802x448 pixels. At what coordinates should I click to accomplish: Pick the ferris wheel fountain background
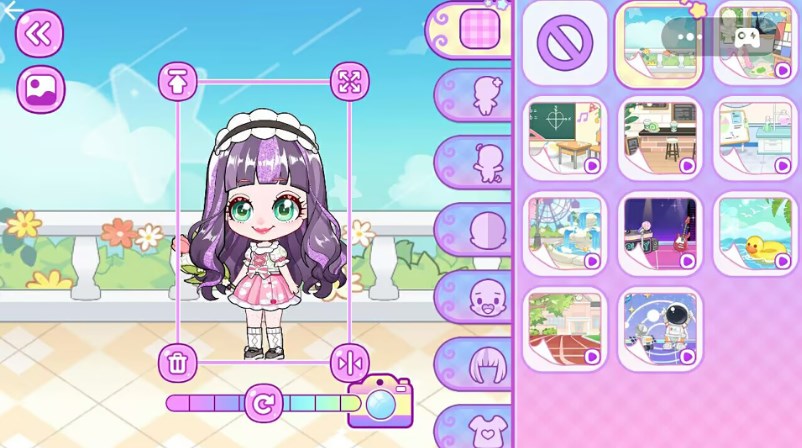click(565, 234)
